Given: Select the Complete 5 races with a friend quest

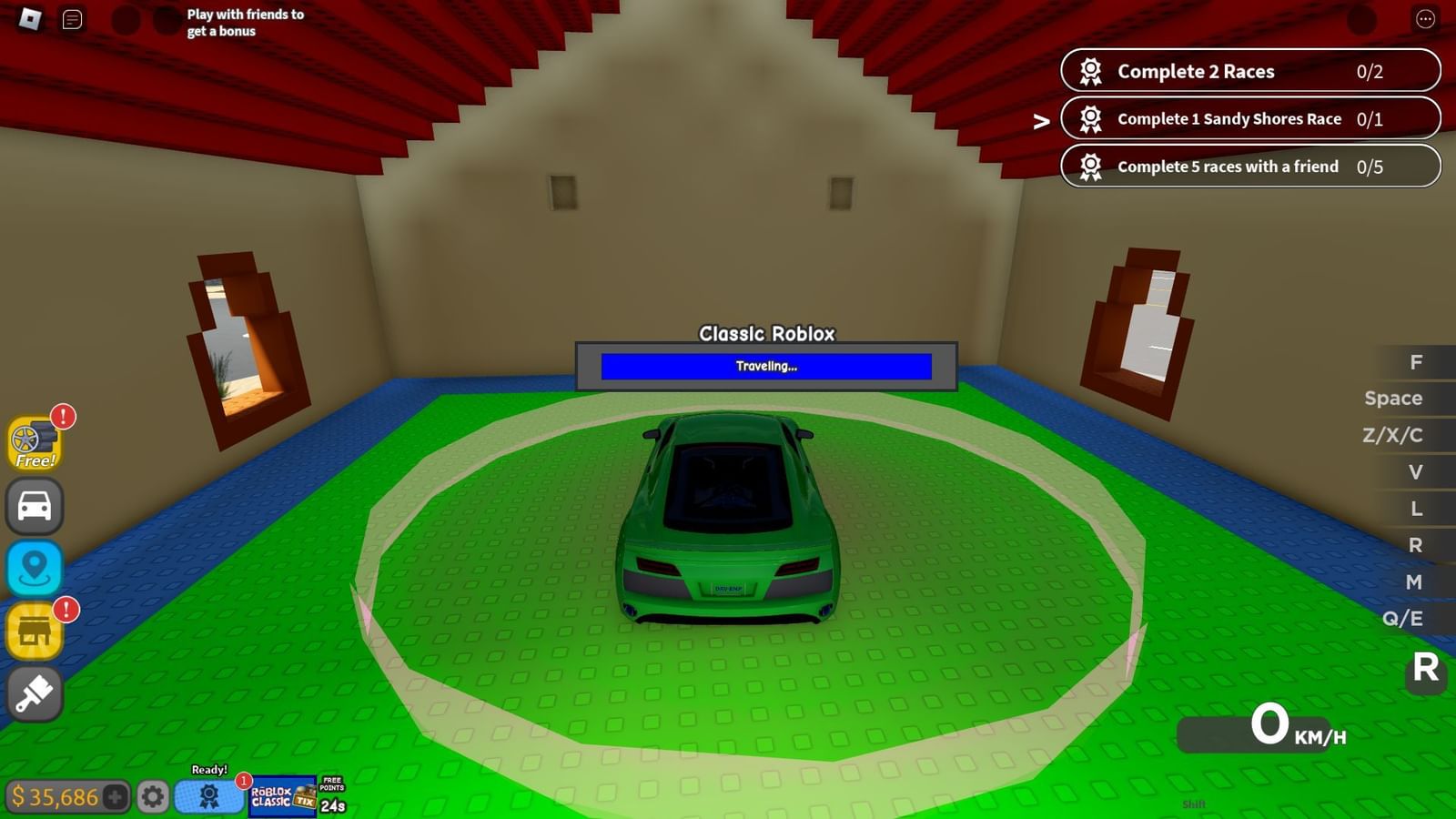Looking at the screenshot, I should pos(1249,167).
